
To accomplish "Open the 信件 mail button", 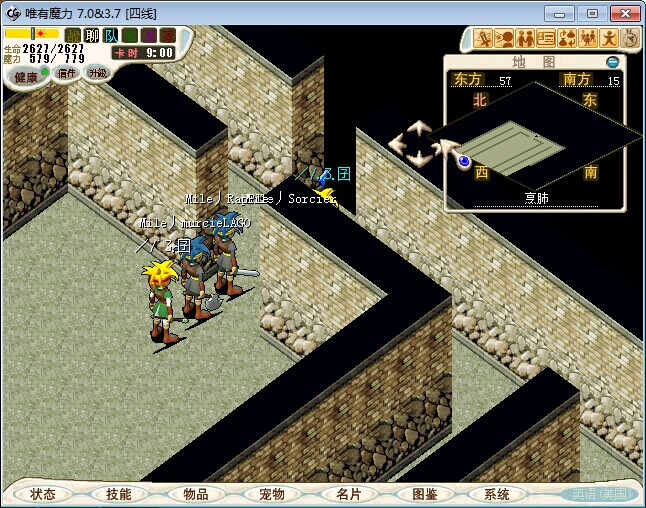I will point(67,73).
